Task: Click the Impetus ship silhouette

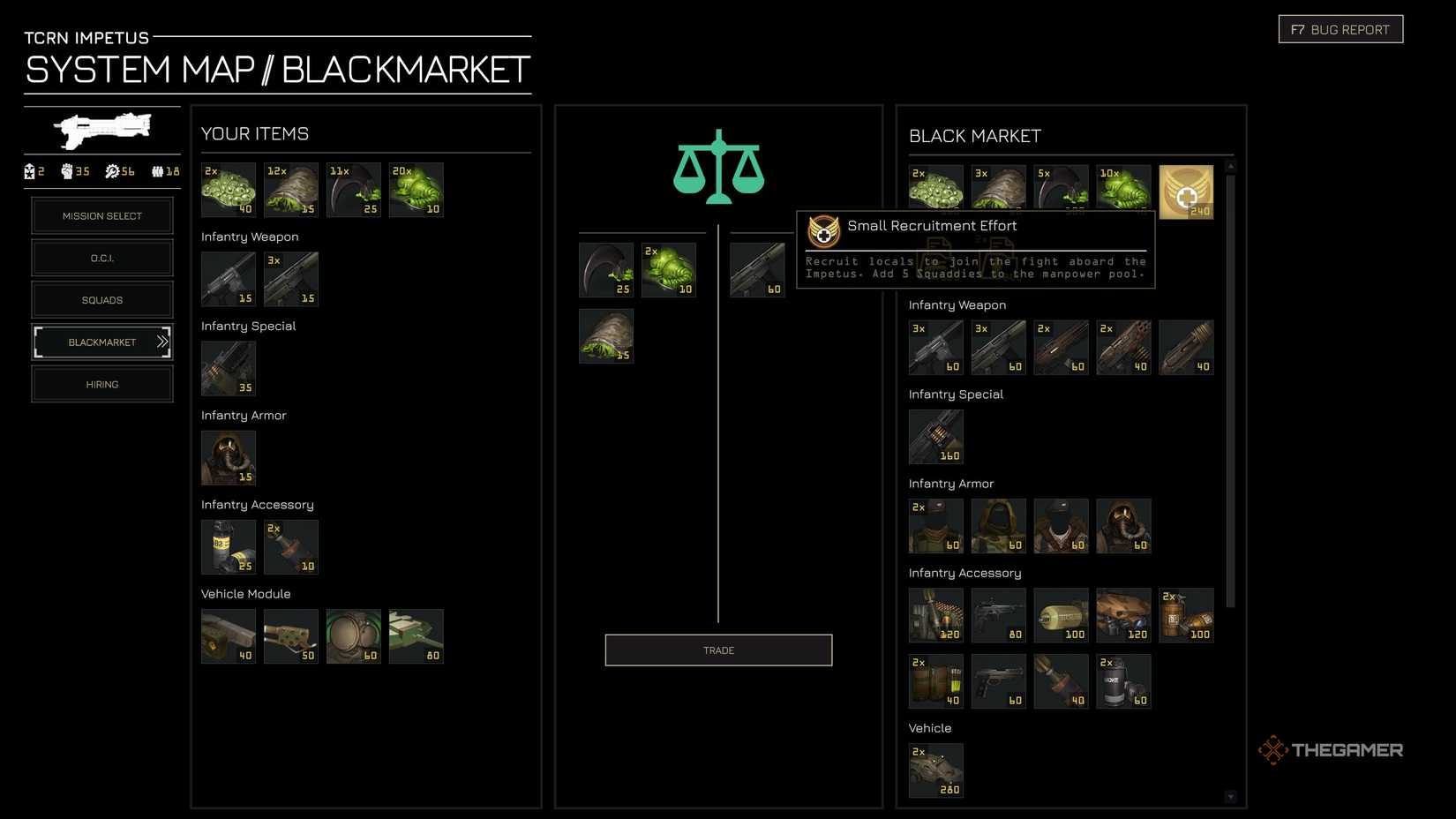Action: tap(101, 131)
